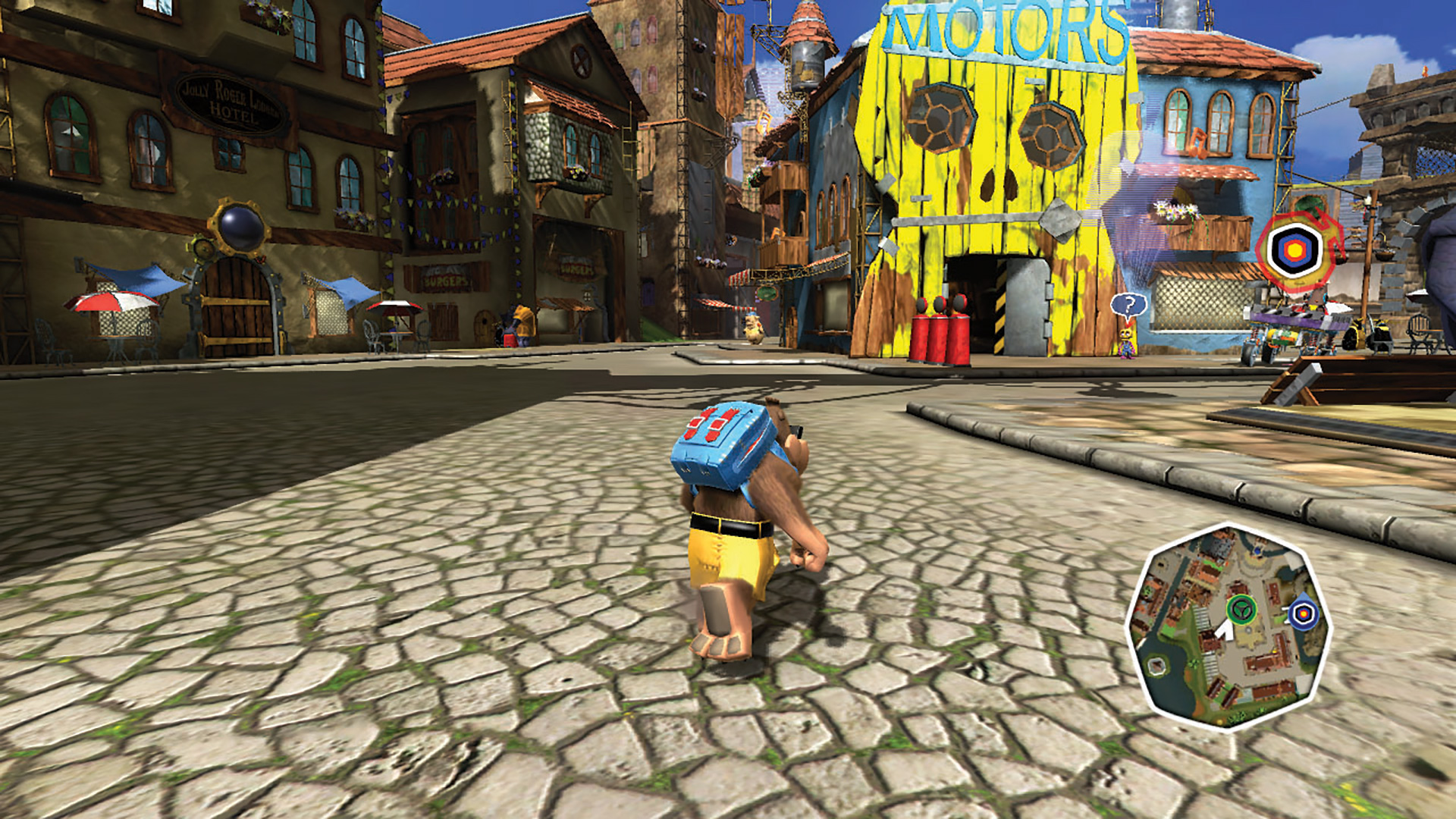Click the white player arrow on the minimap
The image size is (1456, 819).
pyautogui.click(x=1226, y=632)
